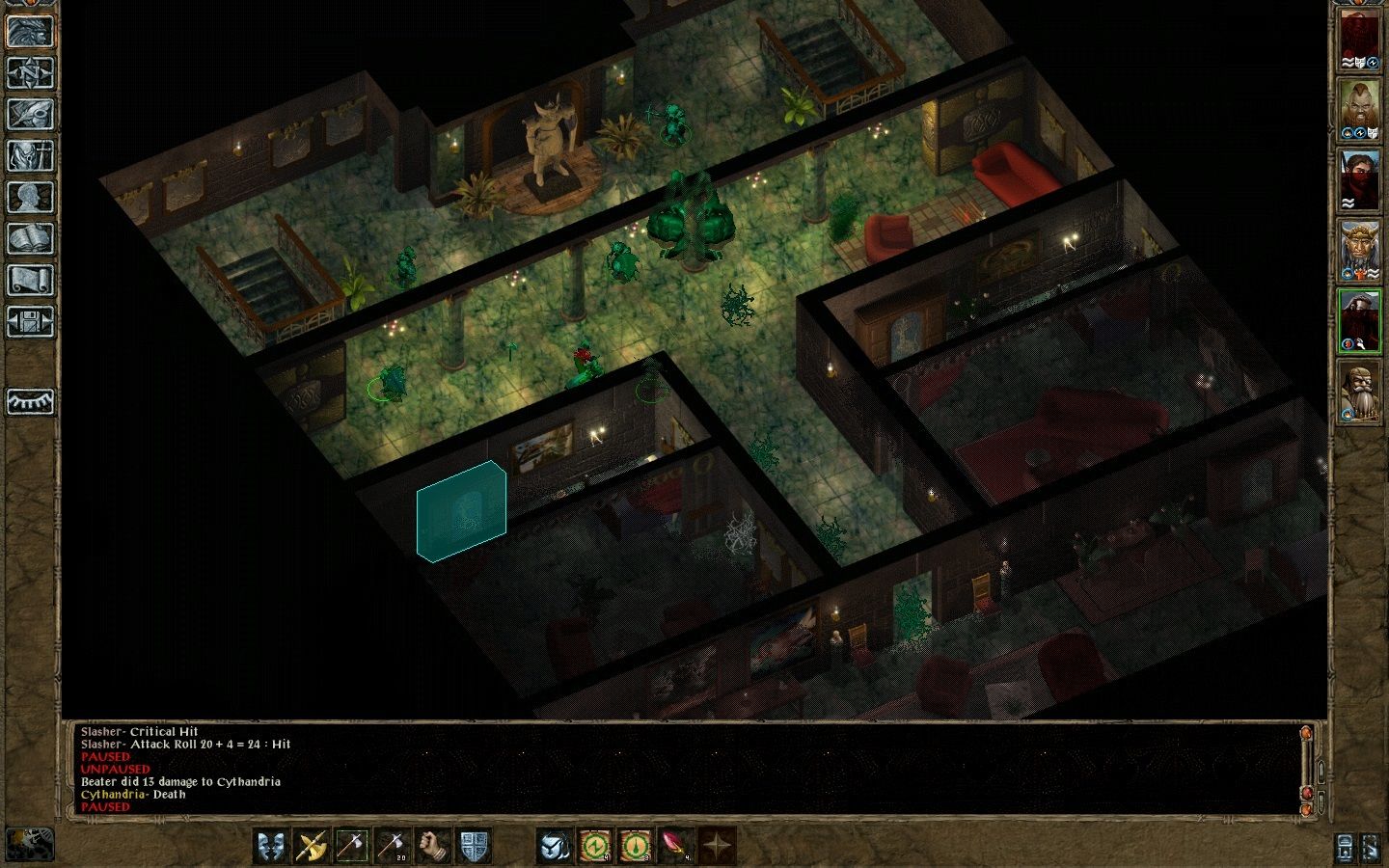
Task: Open the inventory screen
Action: pos(30,155)
